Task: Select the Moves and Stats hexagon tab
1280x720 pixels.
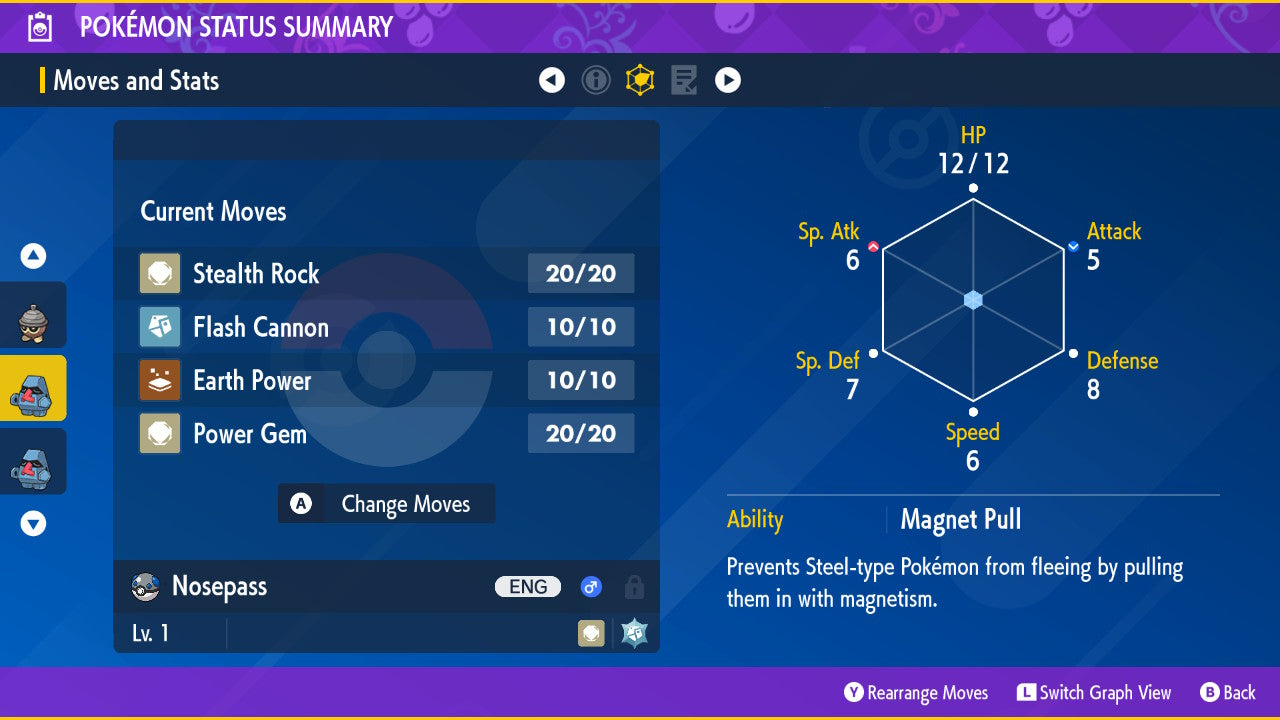Action: coord(640,80)
